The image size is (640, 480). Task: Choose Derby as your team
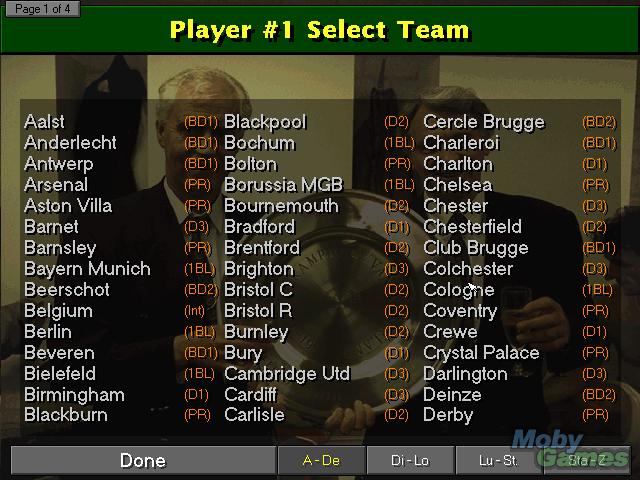[448, 415]
